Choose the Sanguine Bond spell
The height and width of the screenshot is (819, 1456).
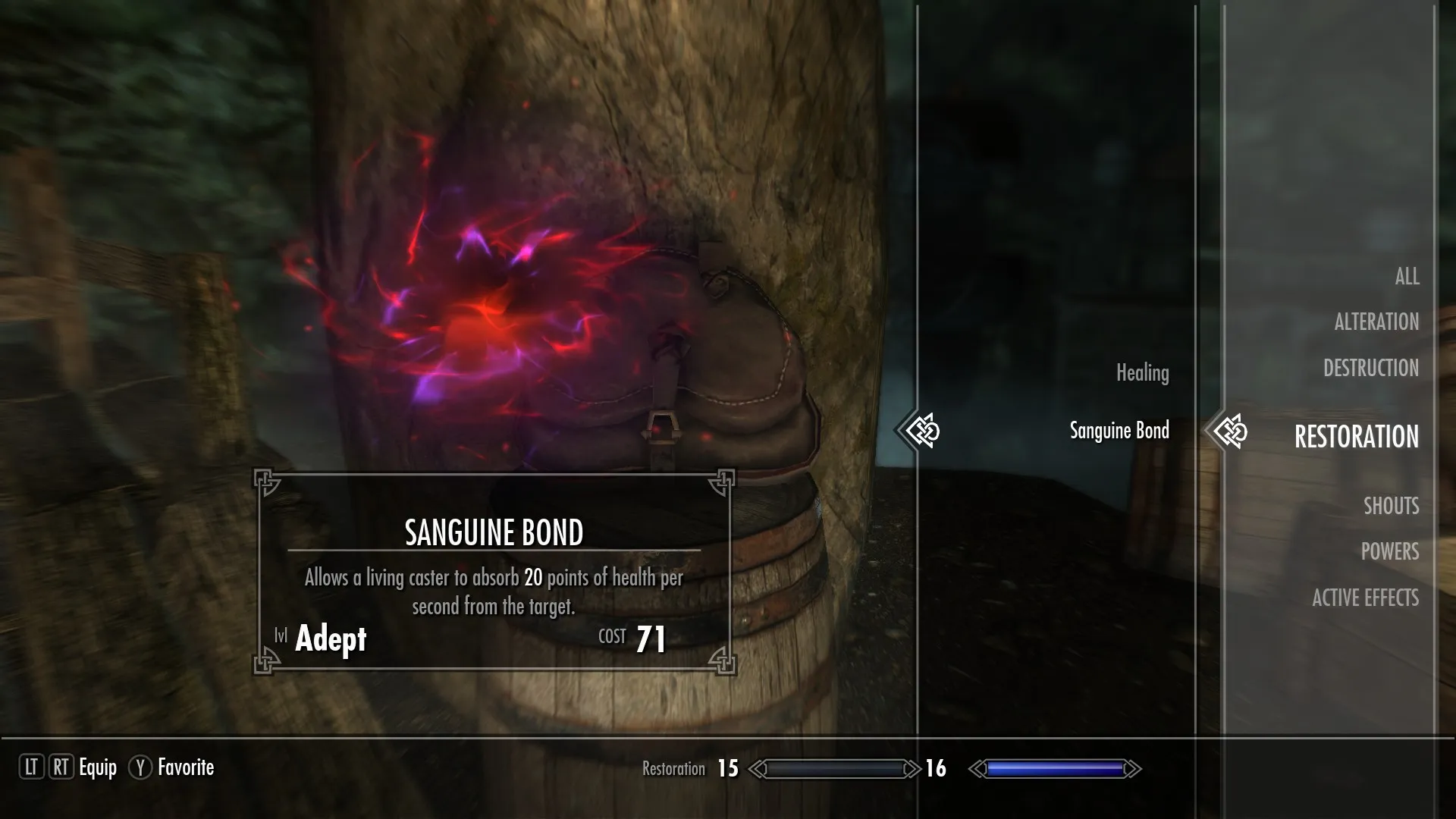tap(1119, 431)
